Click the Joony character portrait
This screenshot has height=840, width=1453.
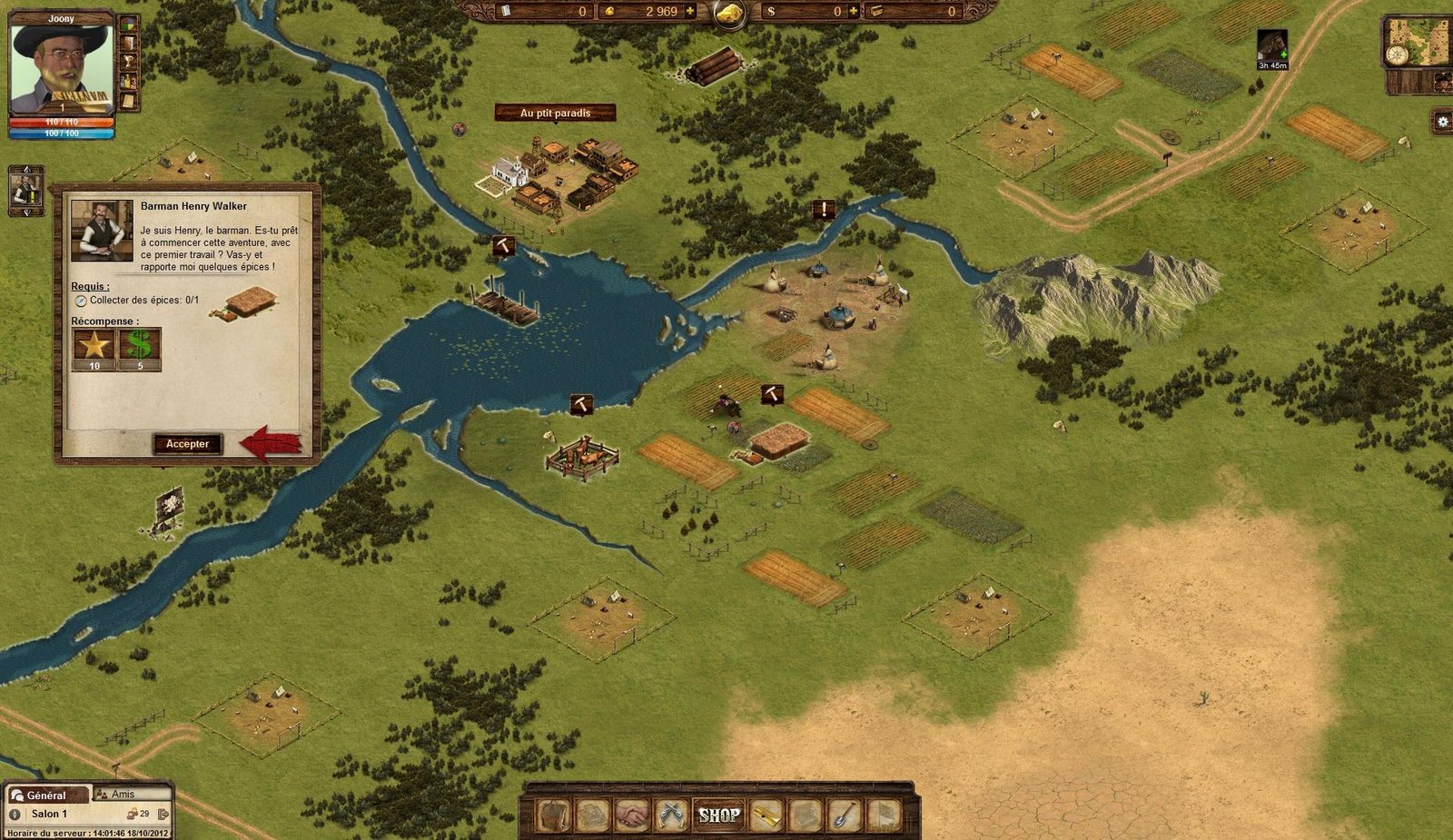pos(61,68)
